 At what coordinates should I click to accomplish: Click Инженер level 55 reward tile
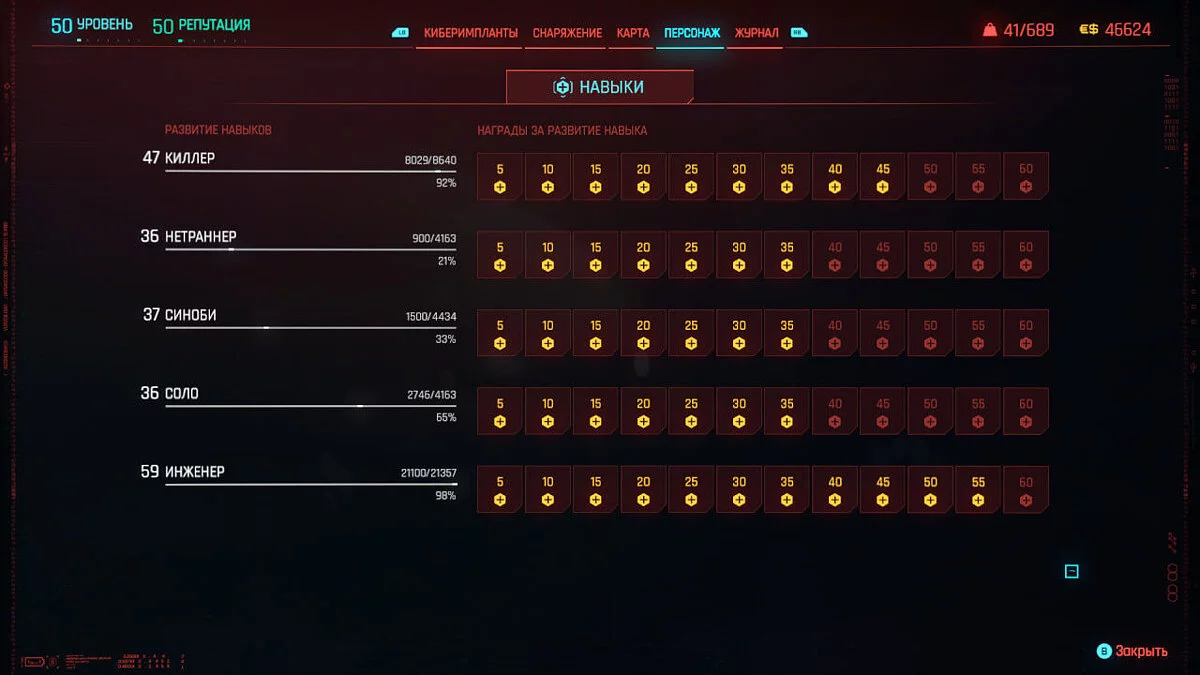pos(978,490)
